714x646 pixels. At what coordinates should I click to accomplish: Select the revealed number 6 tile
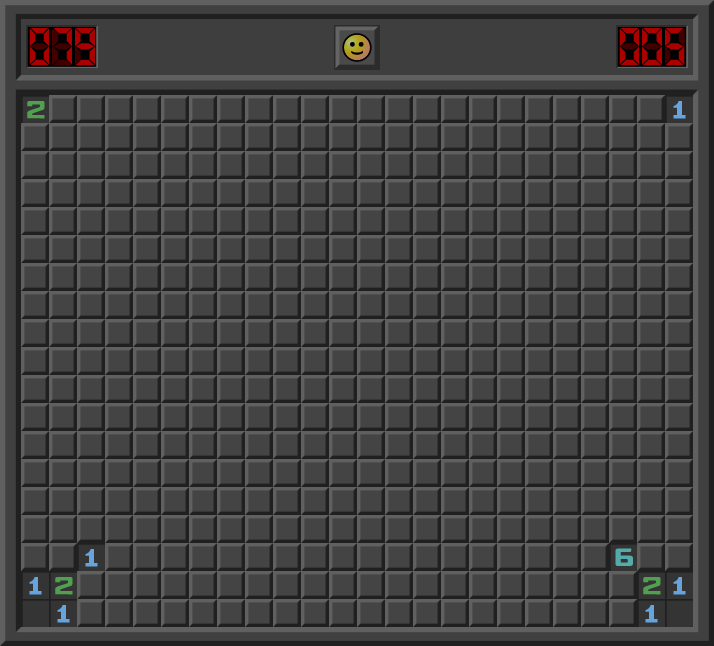tap(623, 557)
